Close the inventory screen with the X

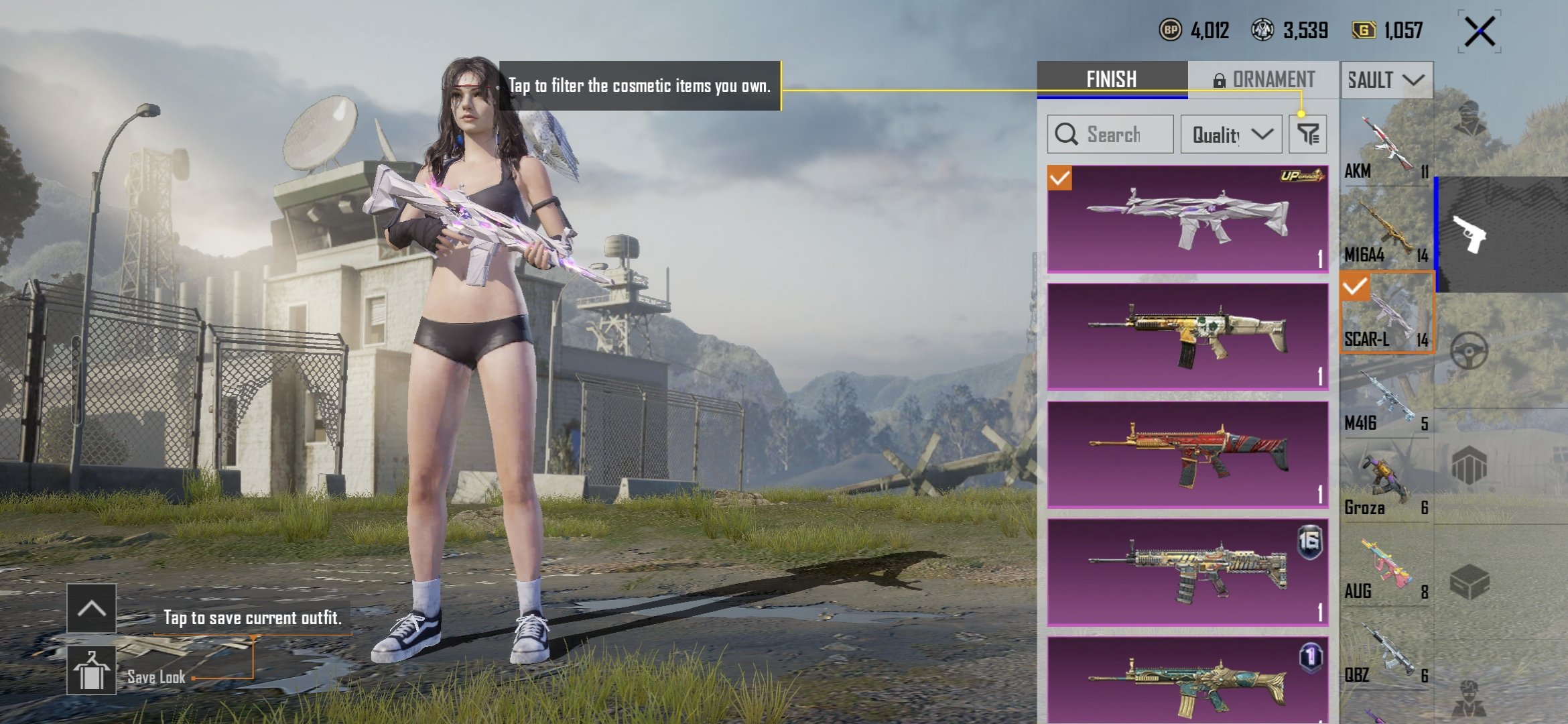pos(1479,32)
